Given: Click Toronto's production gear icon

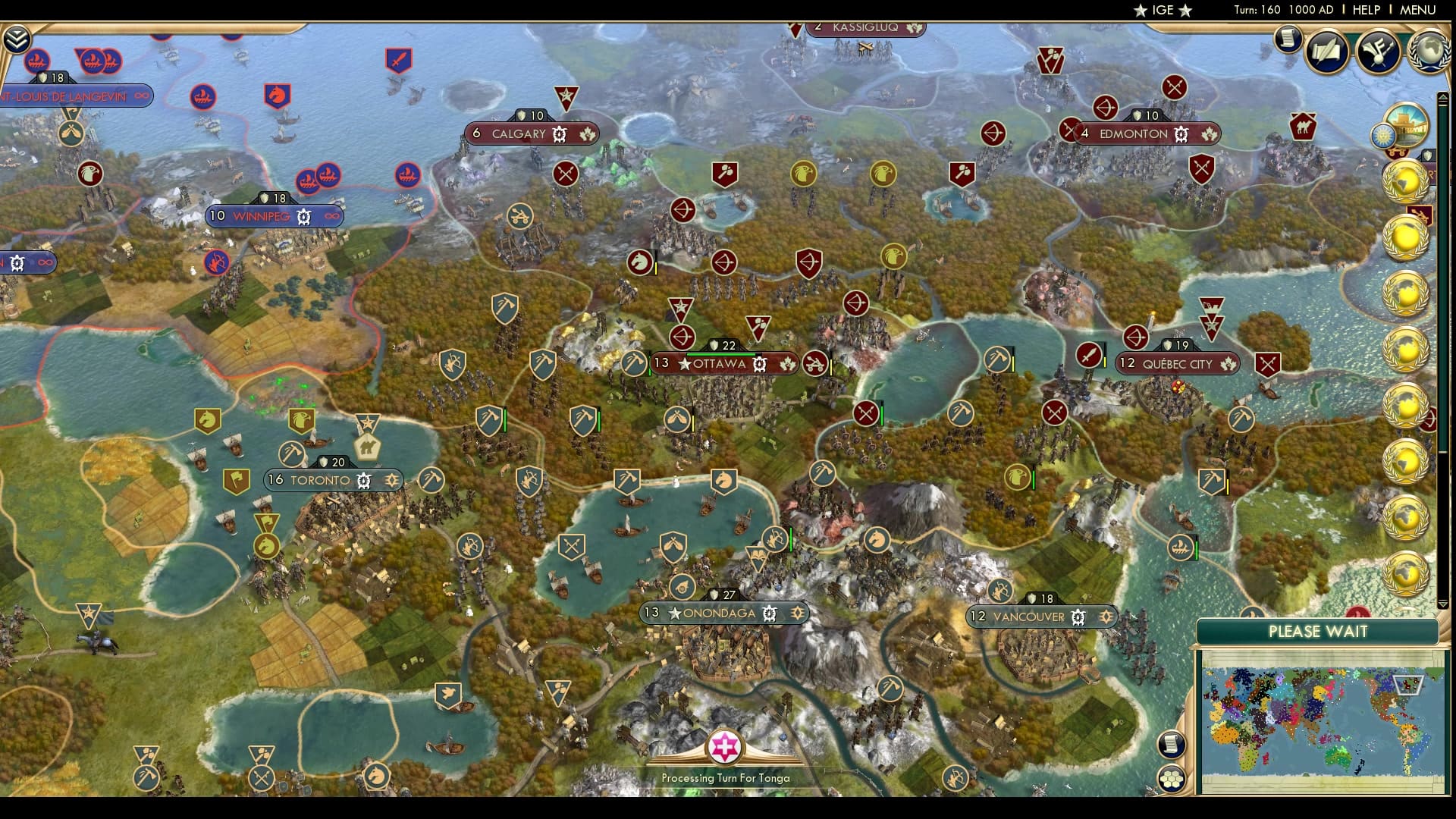Looking at the screenshot, I should pyautogui.click(x=363, y=480).
